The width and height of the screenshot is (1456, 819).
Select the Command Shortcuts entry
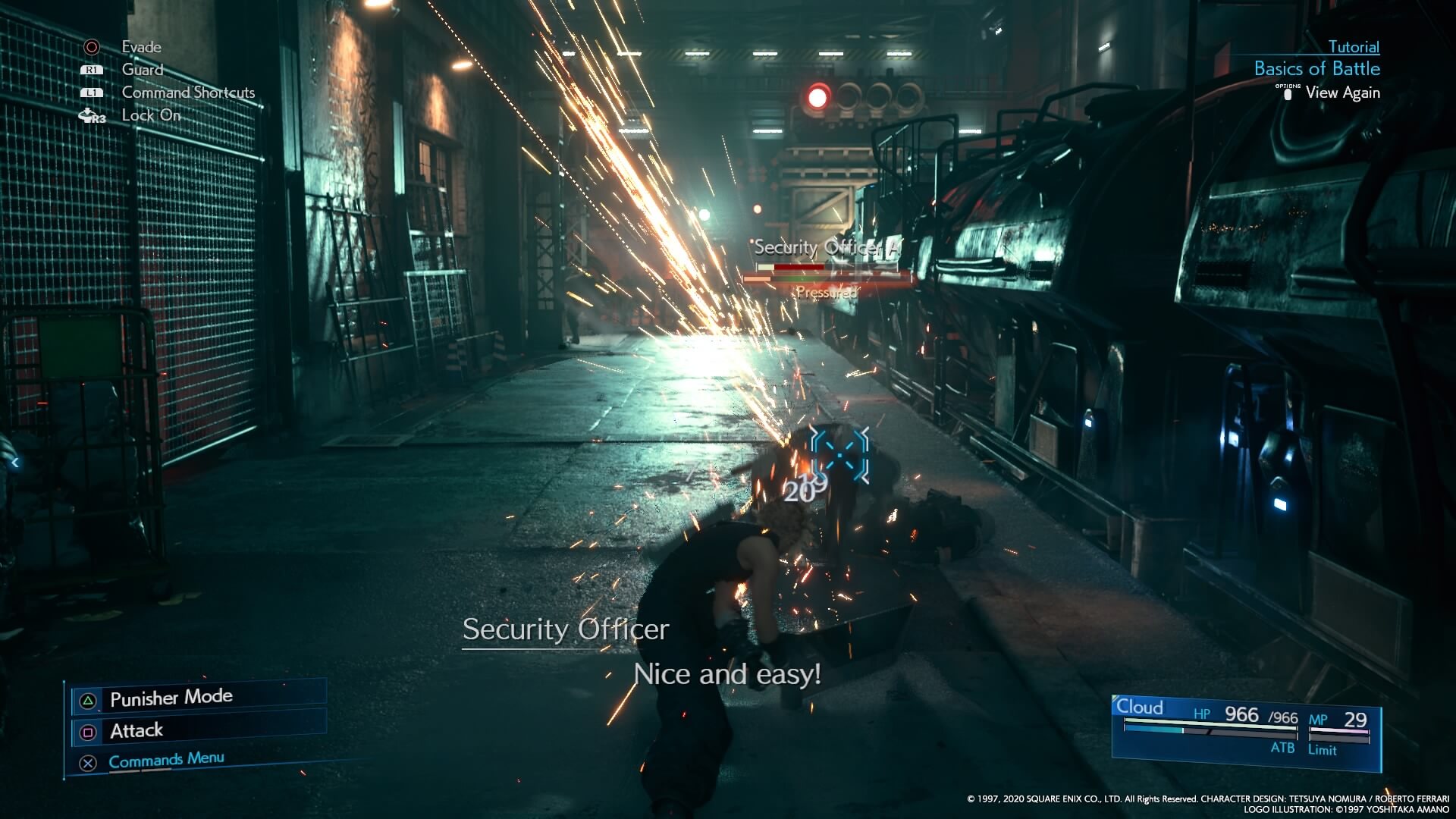pyautogui.click(x=188, y=93)
